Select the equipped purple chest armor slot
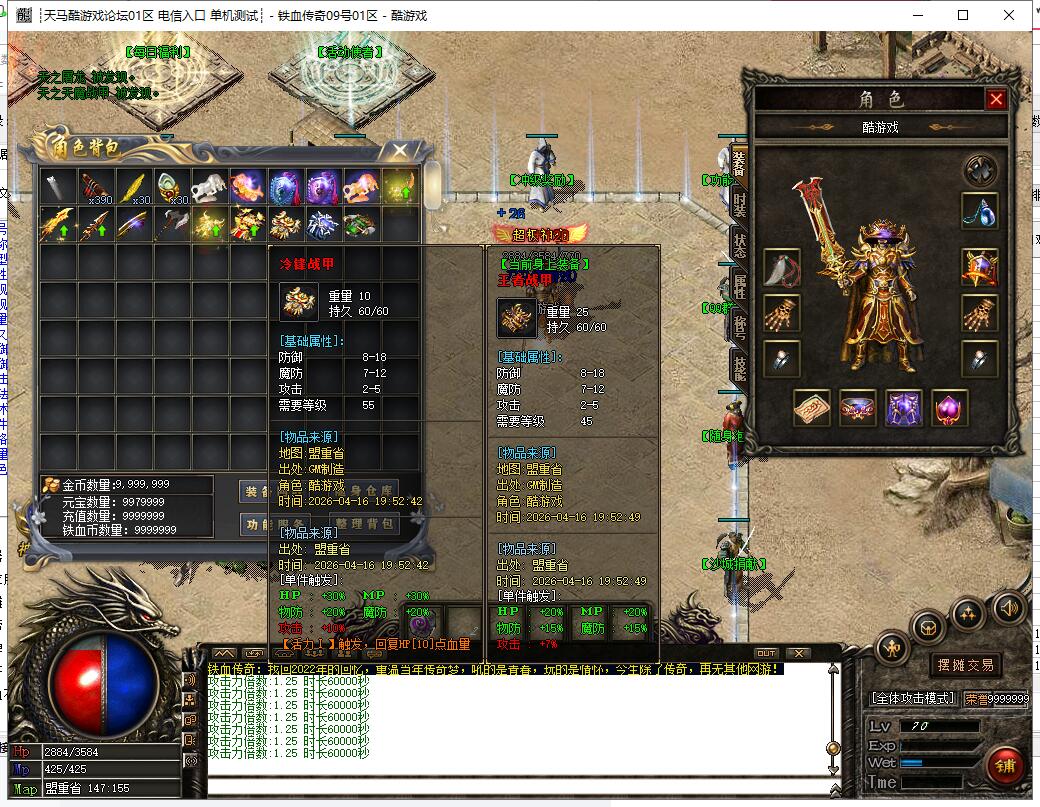The height and width of the screenshot is (807, 1040). [x=903, y=408]
